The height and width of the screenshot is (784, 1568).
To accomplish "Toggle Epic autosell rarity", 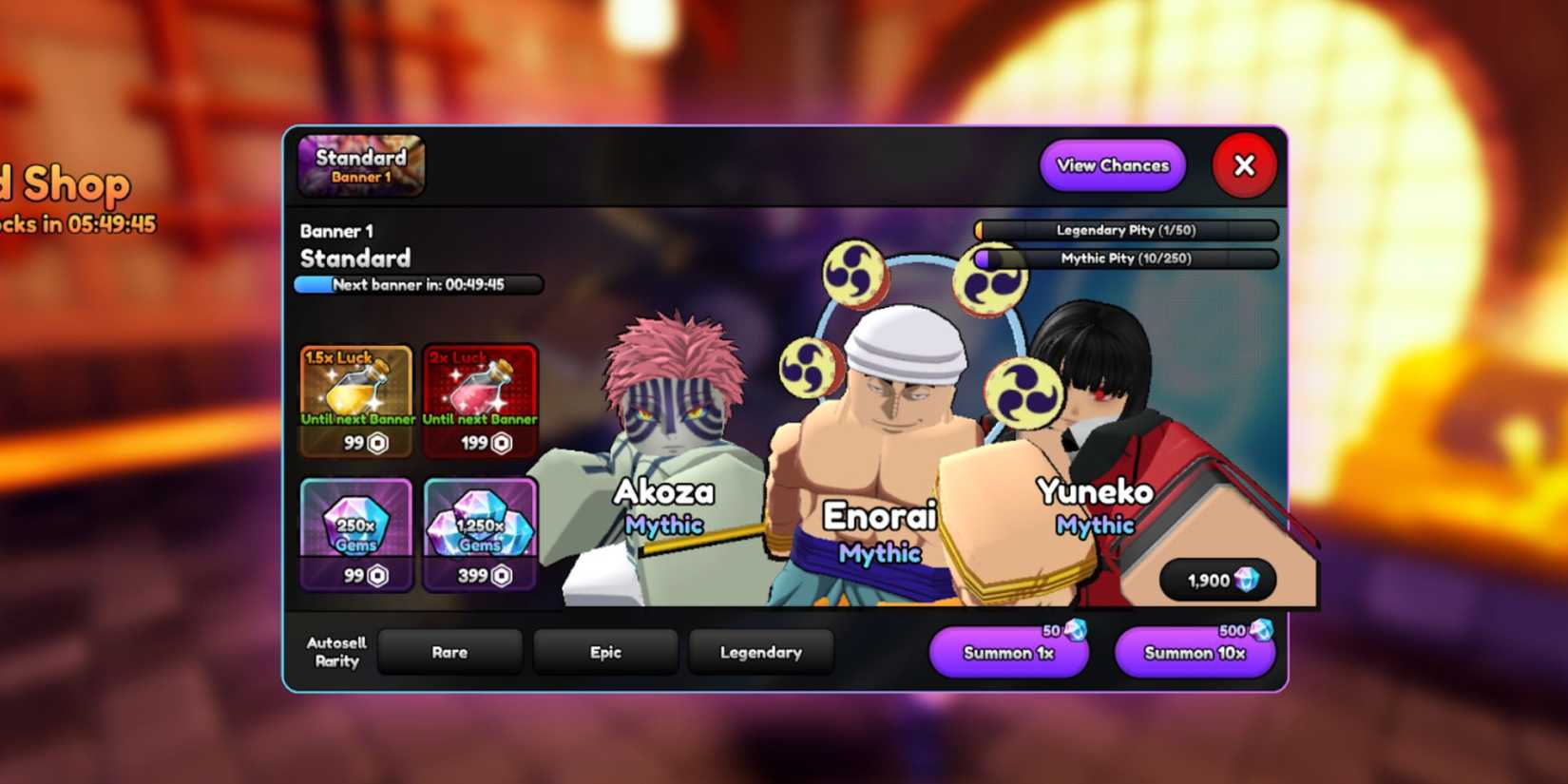I will [605, 652].
